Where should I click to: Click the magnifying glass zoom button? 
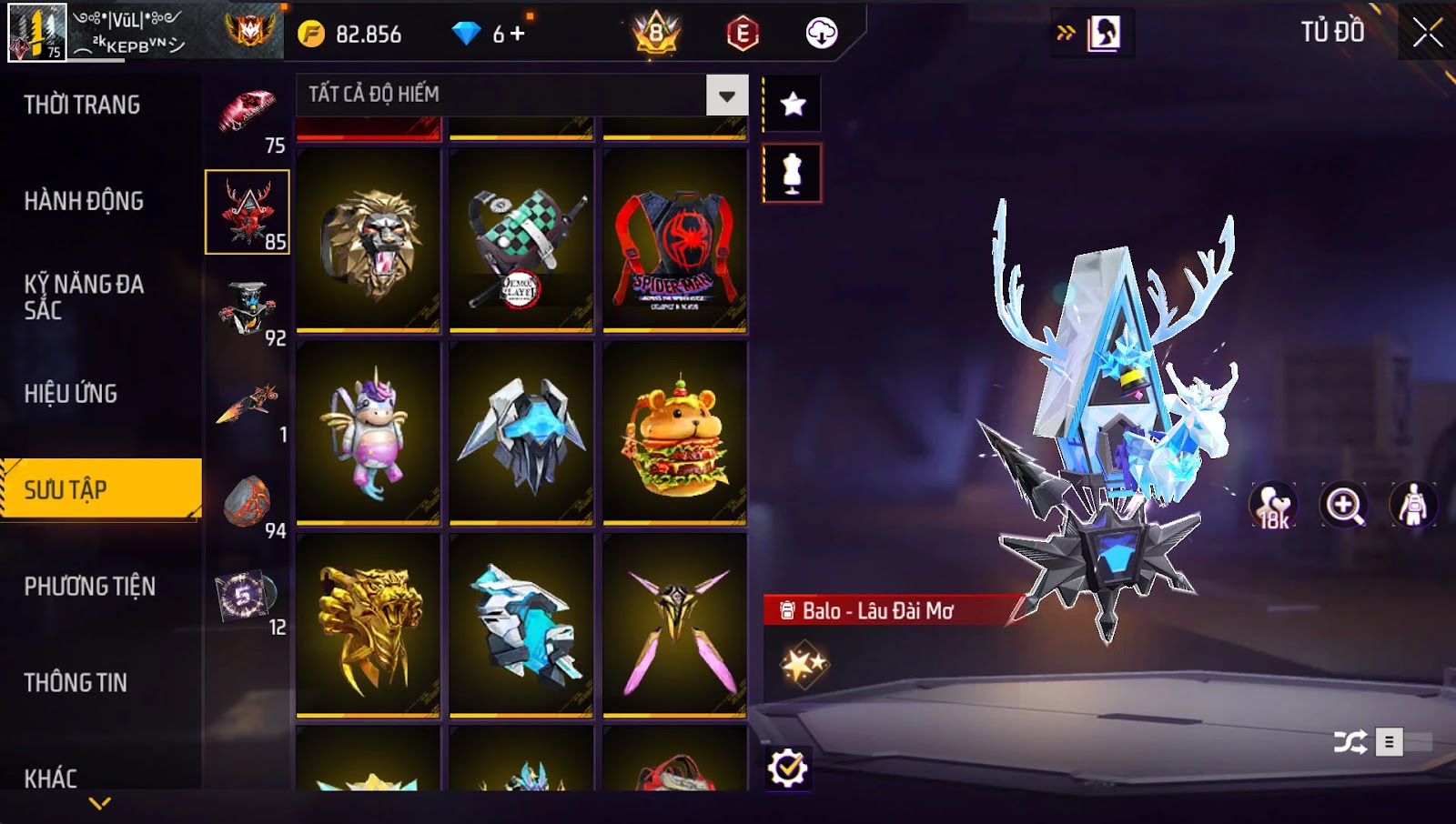click(x=1344, y=505)
